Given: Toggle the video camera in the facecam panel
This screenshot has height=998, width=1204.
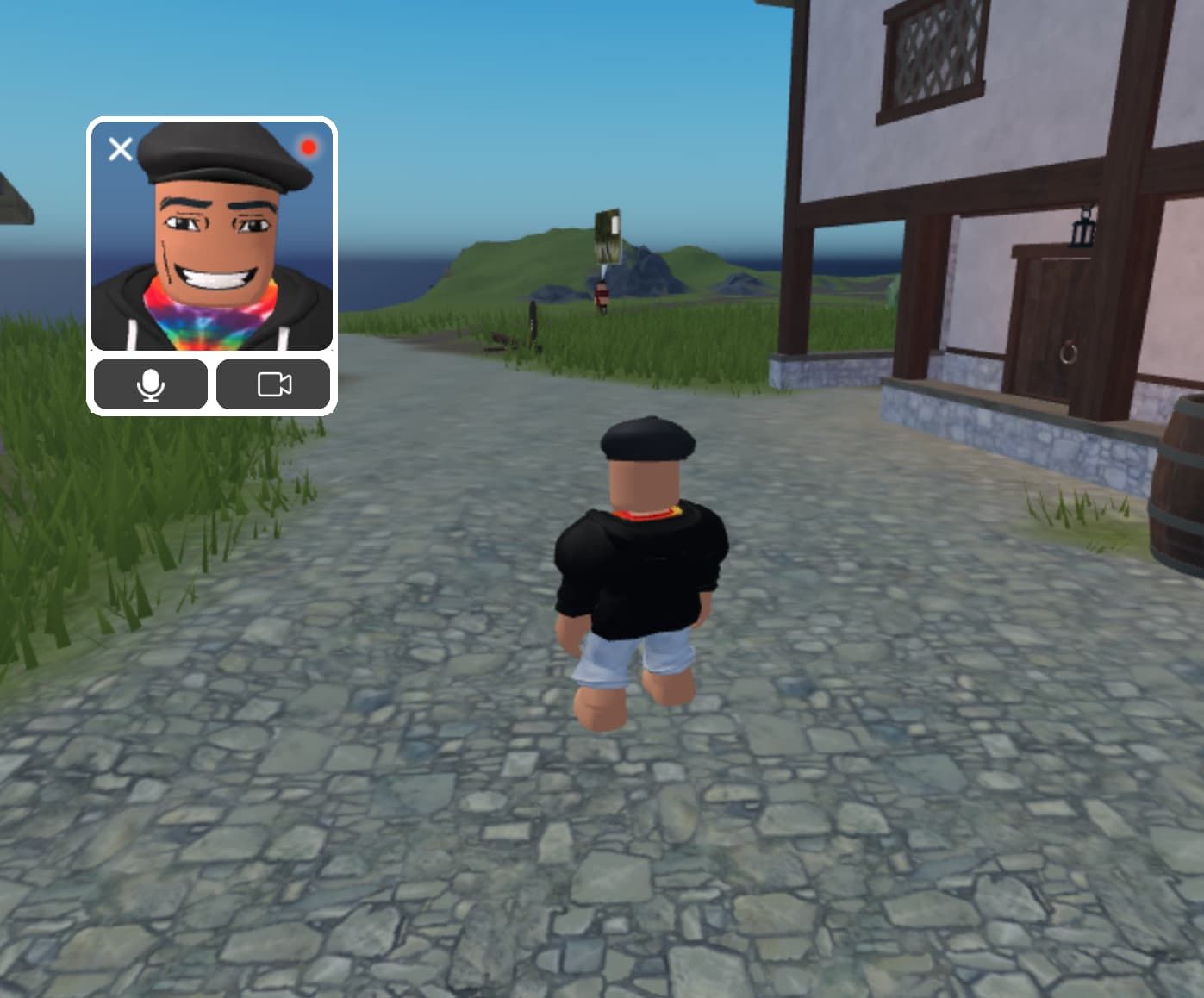Looking at the screenshot, I should coord(273,385).
